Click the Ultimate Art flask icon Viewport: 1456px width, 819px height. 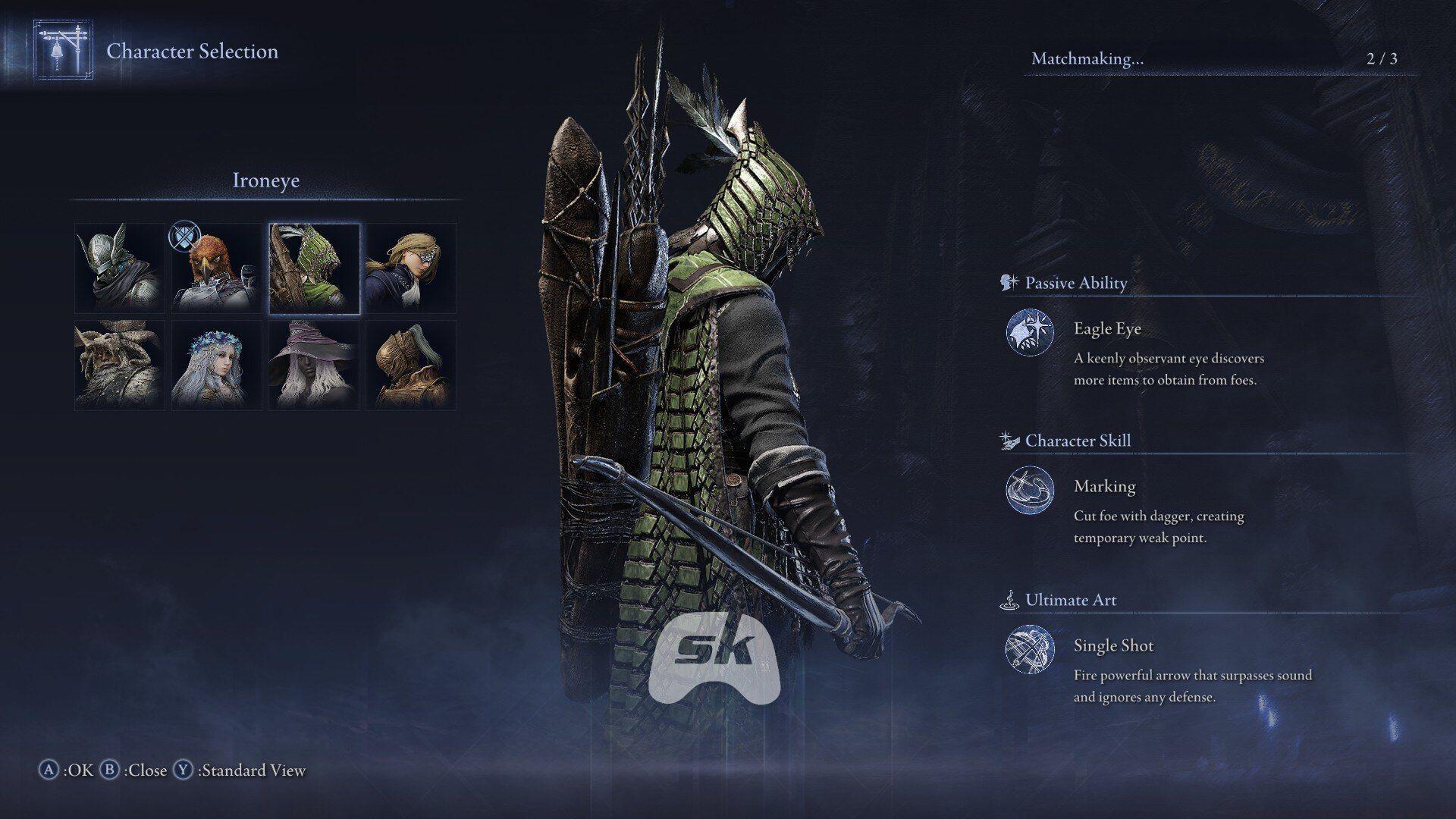(x=1008, y=598)
